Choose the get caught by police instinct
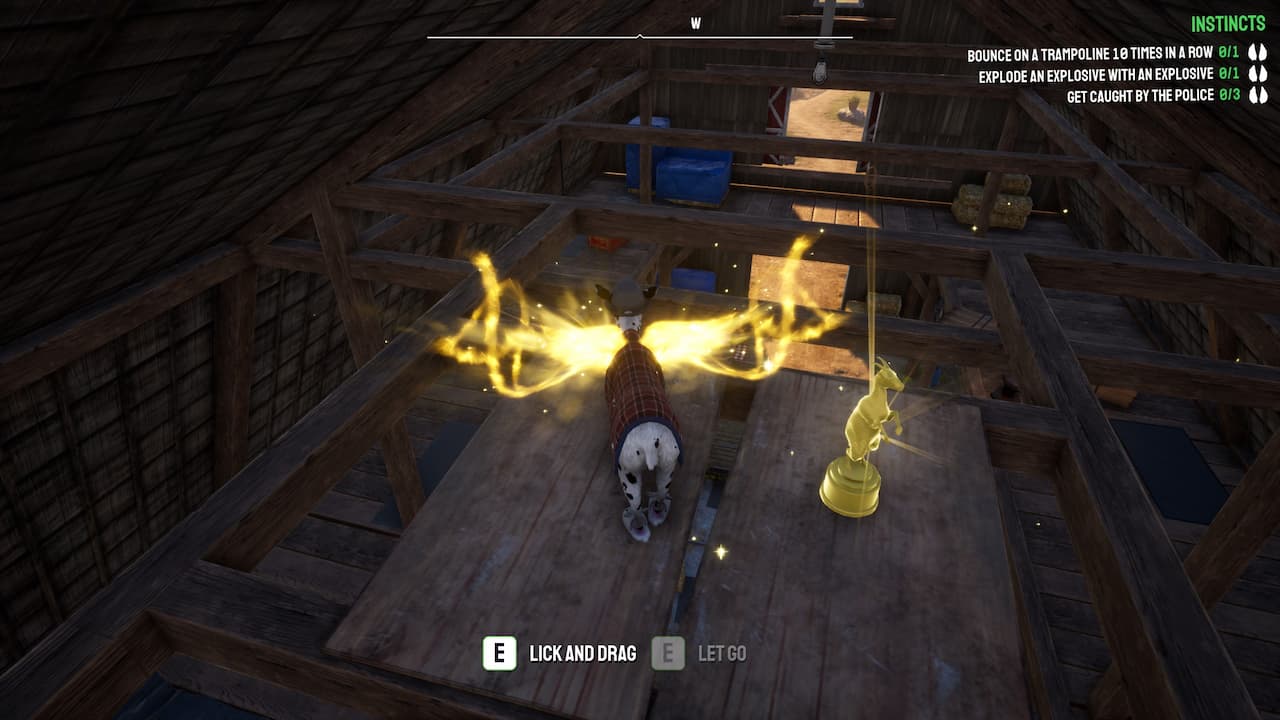 1140,96
